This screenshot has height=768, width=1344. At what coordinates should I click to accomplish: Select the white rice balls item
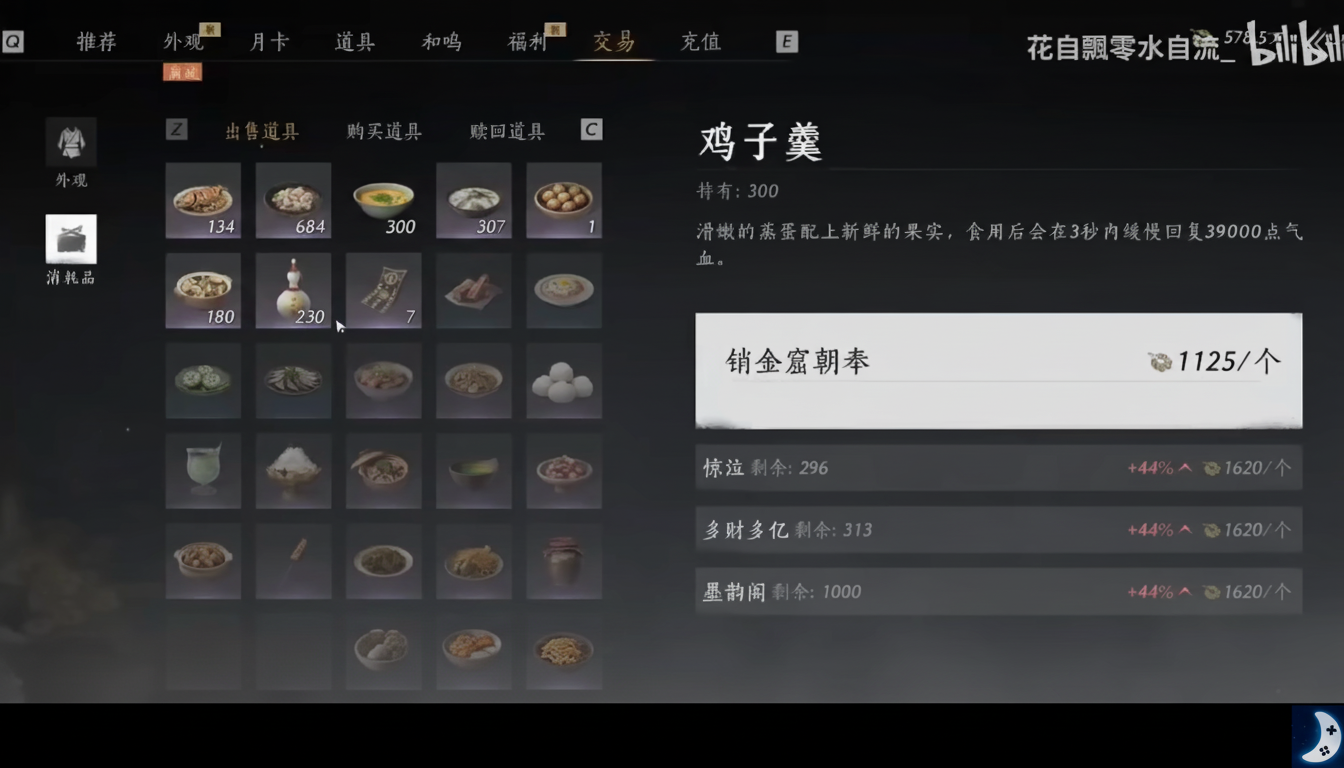point(563,381)
